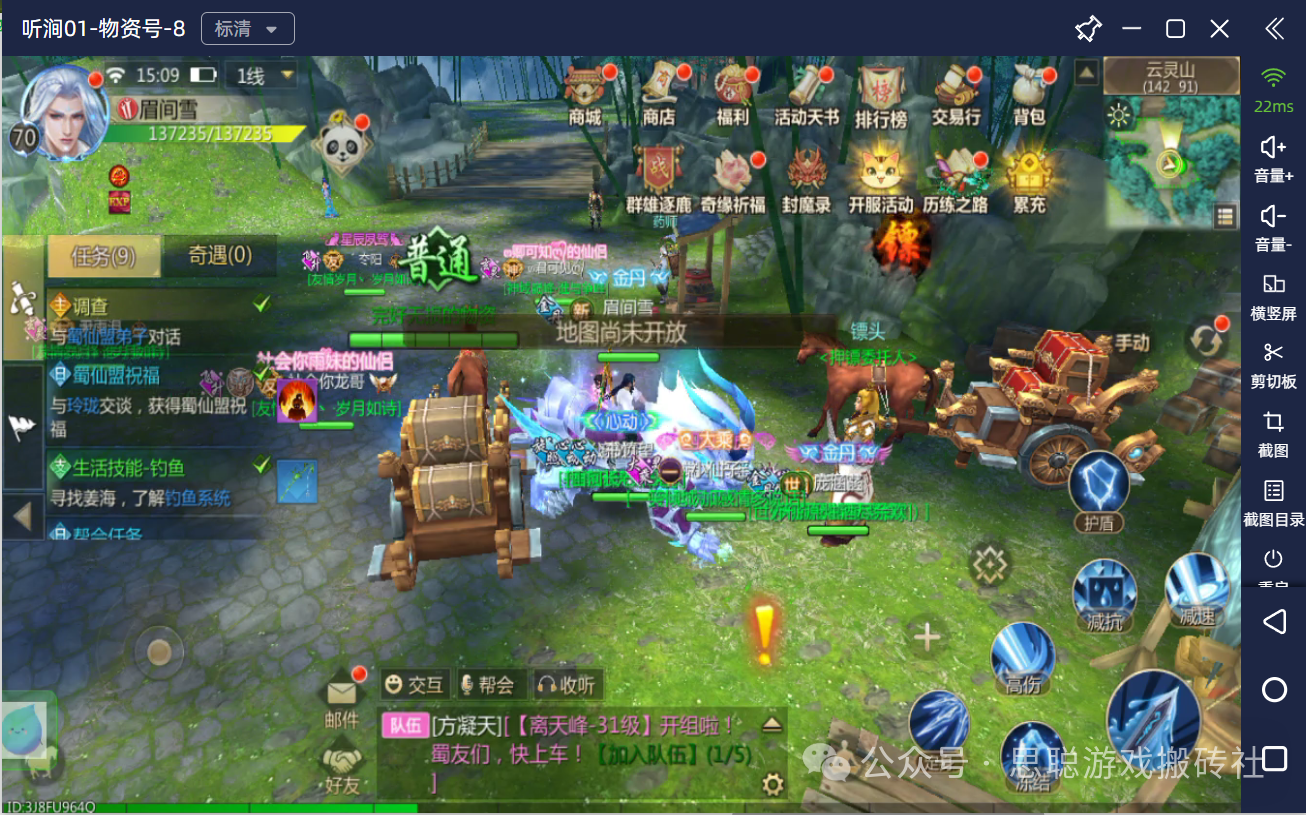The height and width of the screenshot is (815, 1306).
Task: Open the 好友 friends list
Action: (x=342, y=768)
